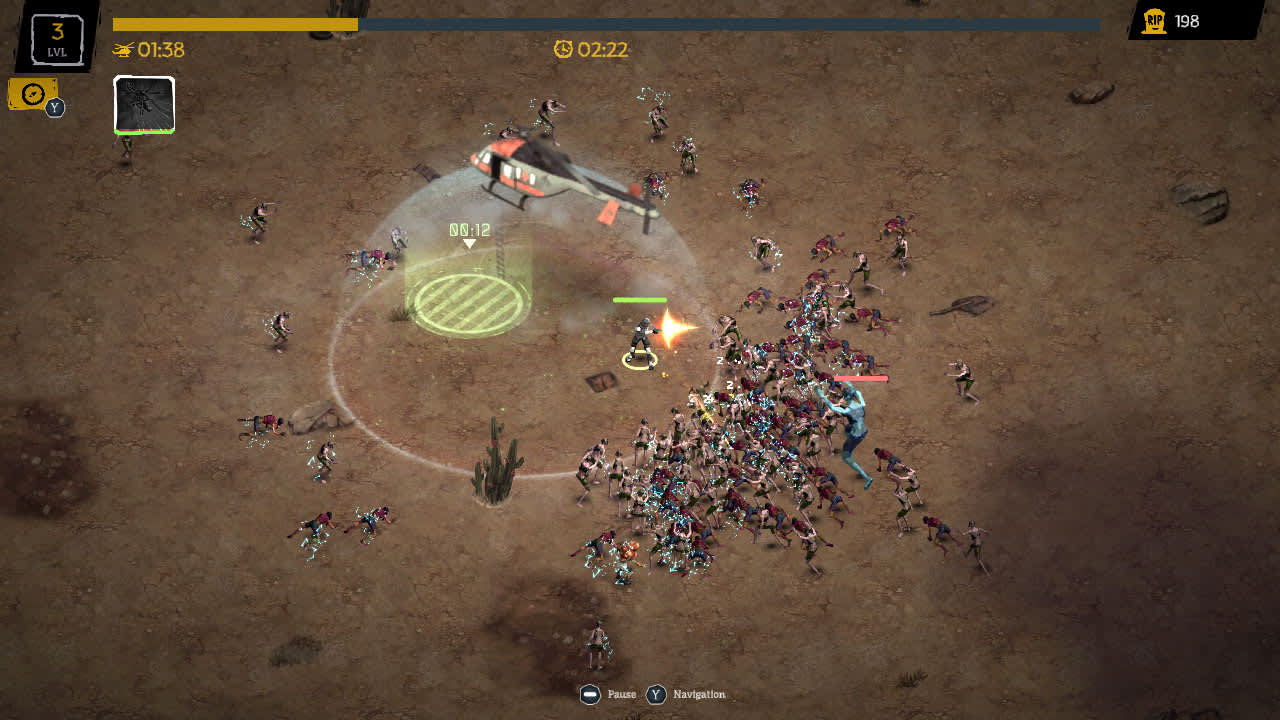The width and height of the screenshot is (1280, 720).
Task: Click the Y Navigation button prompt icon
Action: tap(655, 694)
